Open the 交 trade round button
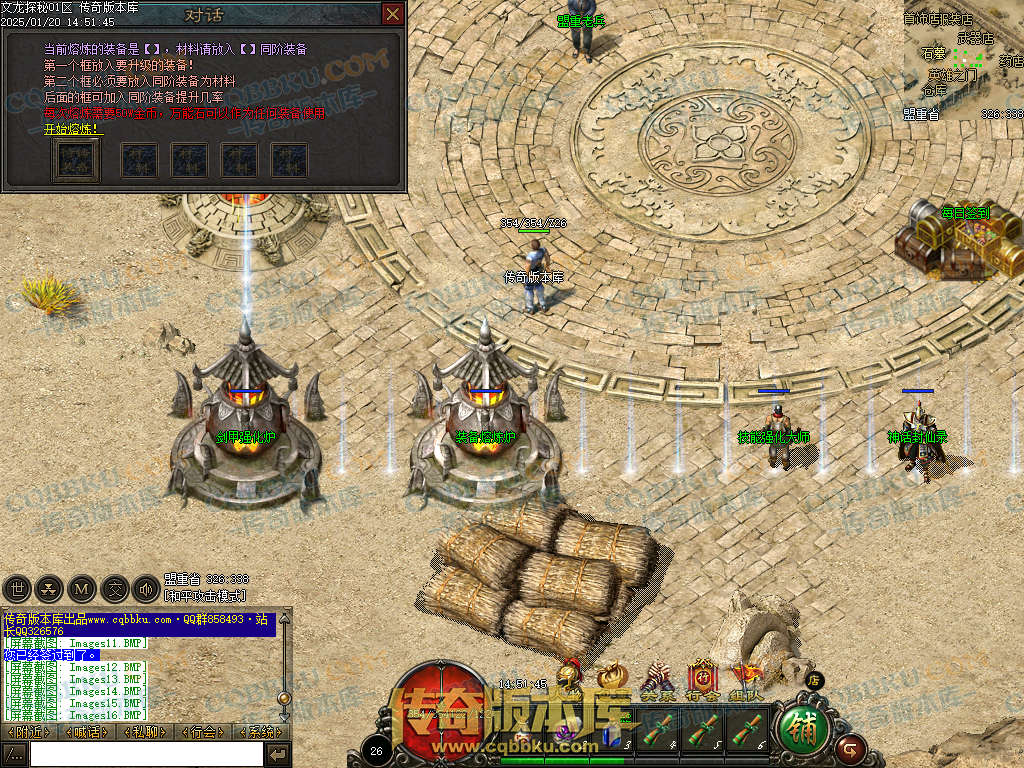Image resolution: width=1024 pixels, height=768 pixels. (116, 589)
